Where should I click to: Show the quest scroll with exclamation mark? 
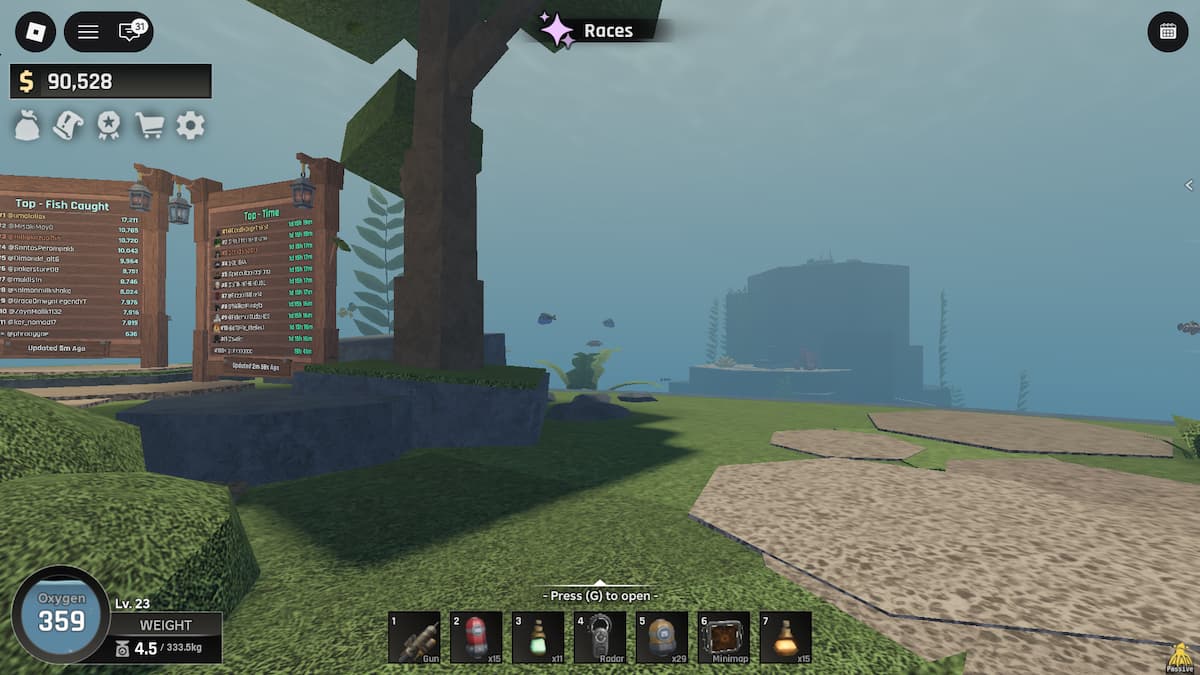point(68,126)
